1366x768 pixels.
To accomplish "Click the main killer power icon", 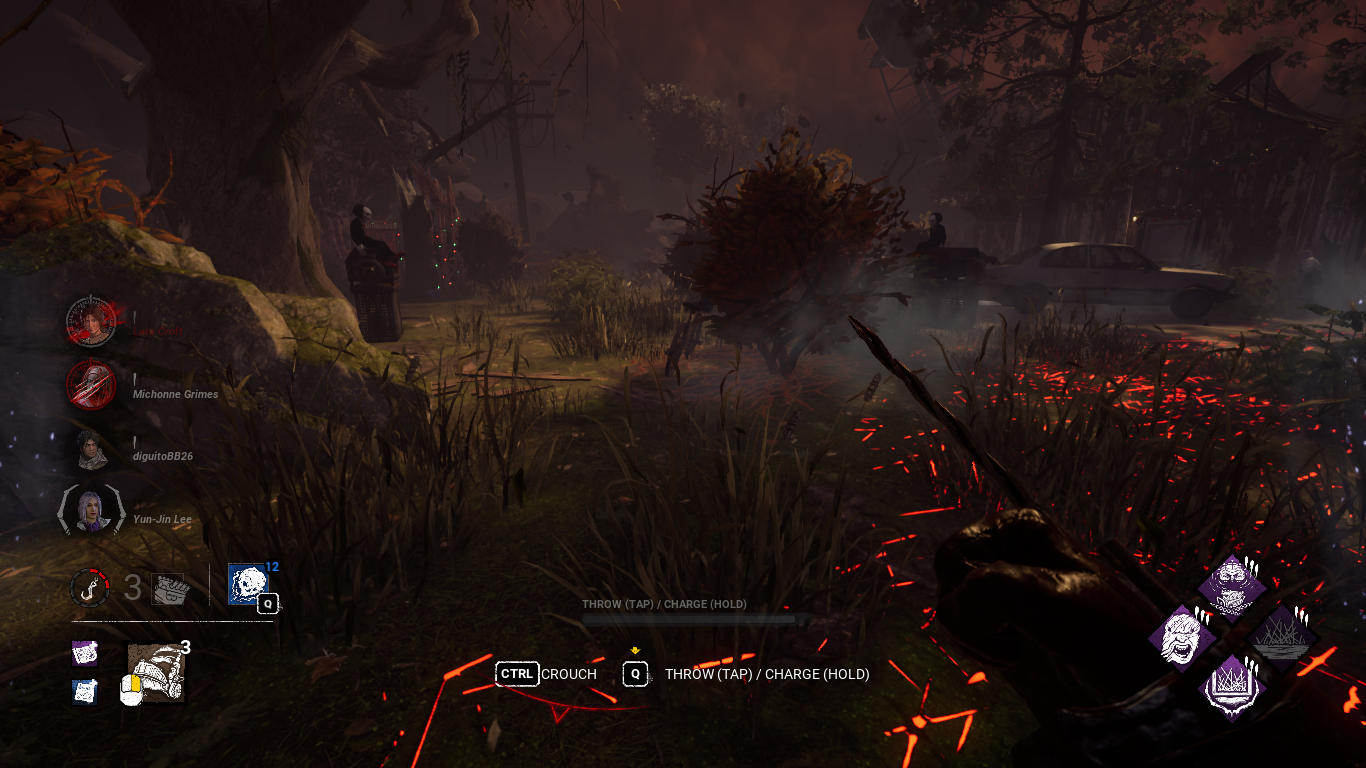I will [156, 672].
